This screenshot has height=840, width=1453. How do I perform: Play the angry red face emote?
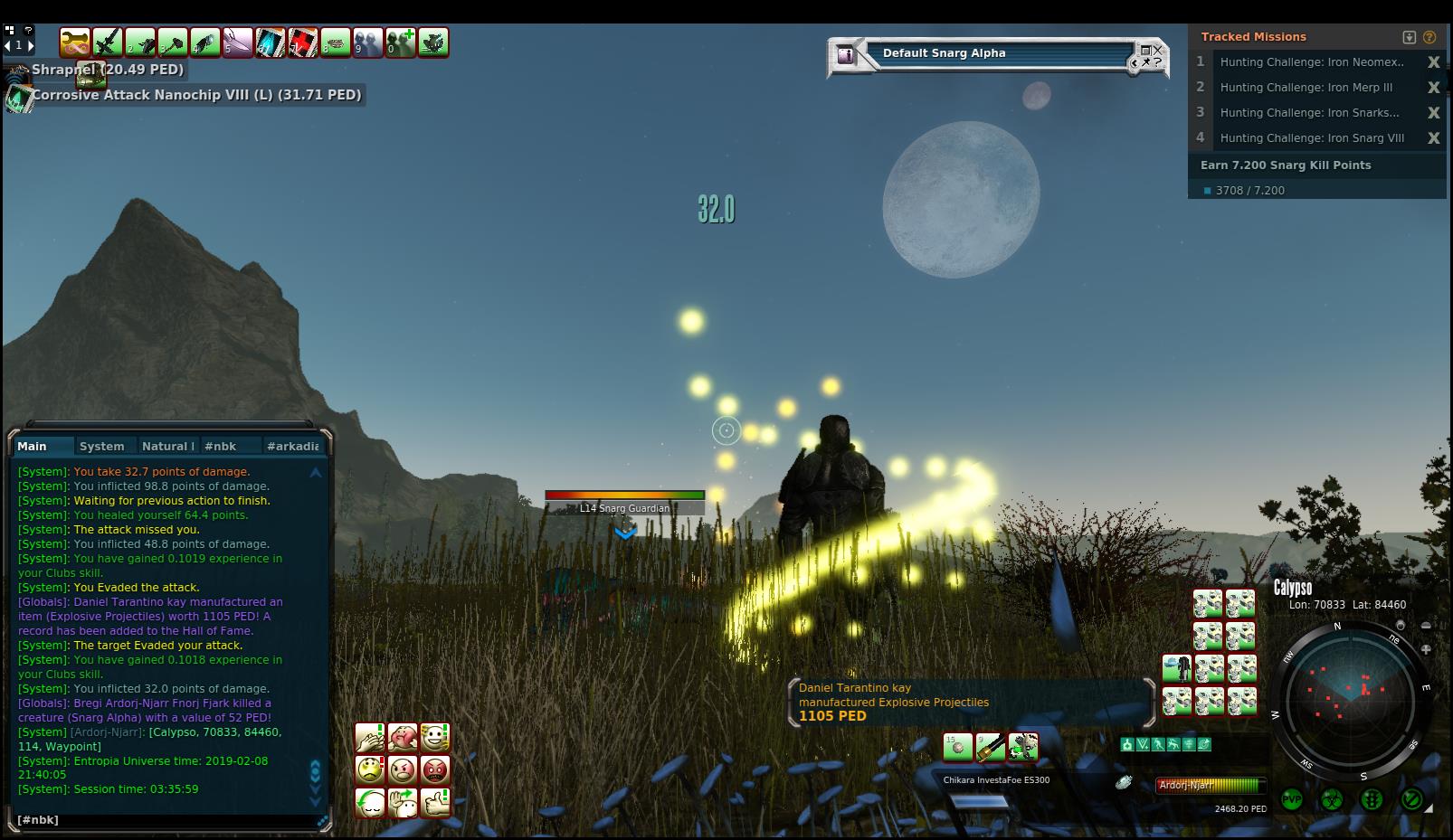[x=435, y=770]
